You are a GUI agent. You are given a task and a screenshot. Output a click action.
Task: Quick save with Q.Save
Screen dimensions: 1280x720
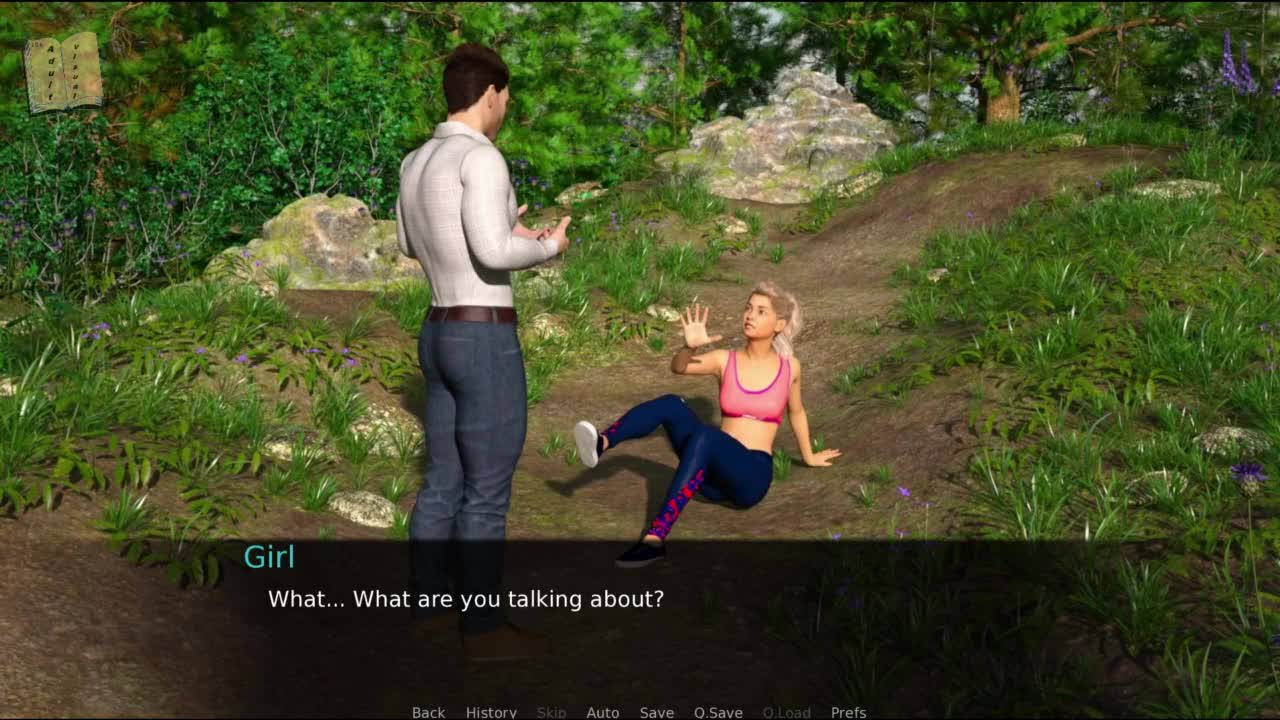718,712
